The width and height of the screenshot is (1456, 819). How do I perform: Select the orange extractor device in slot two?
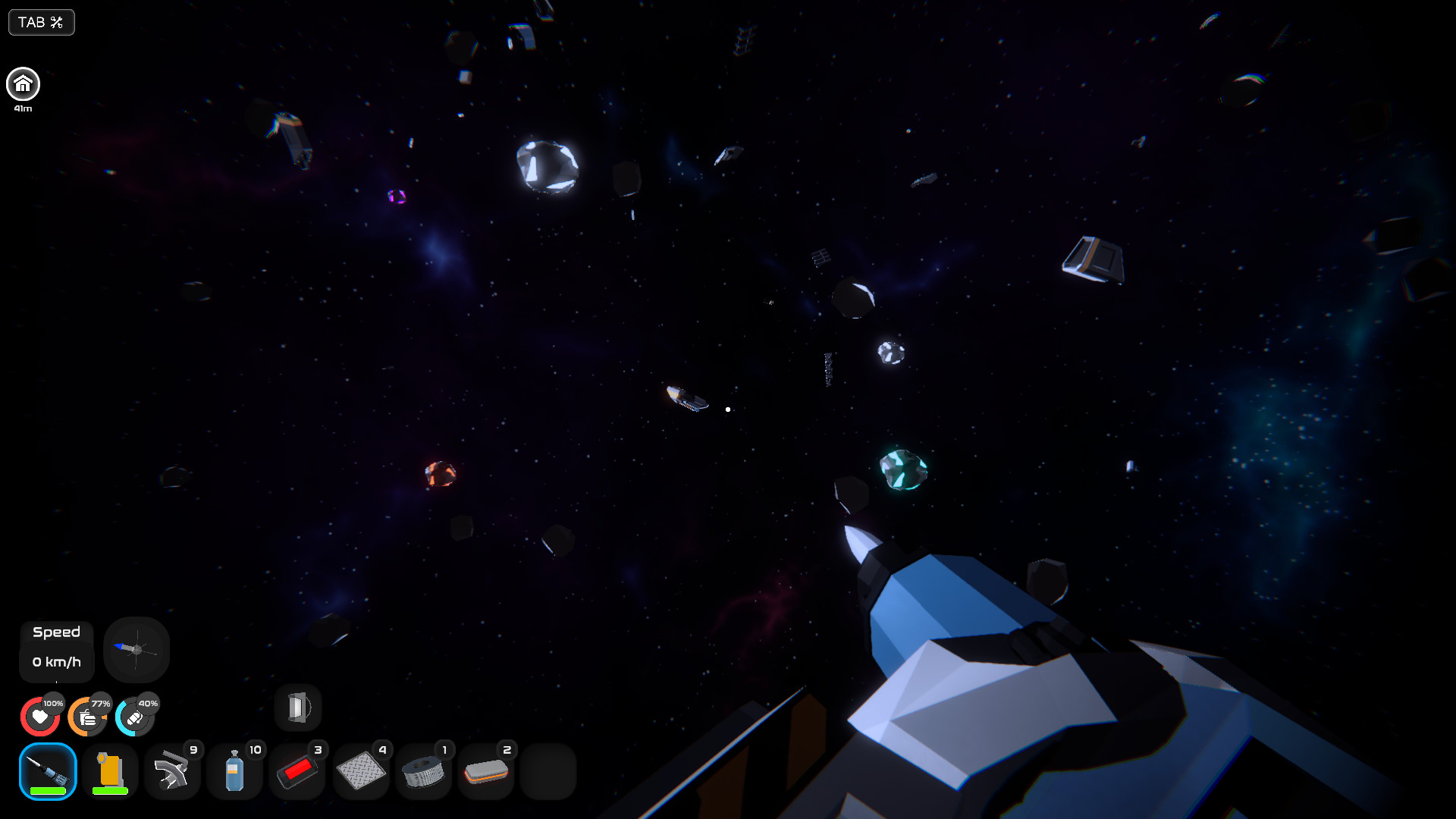tap(109, 769)
